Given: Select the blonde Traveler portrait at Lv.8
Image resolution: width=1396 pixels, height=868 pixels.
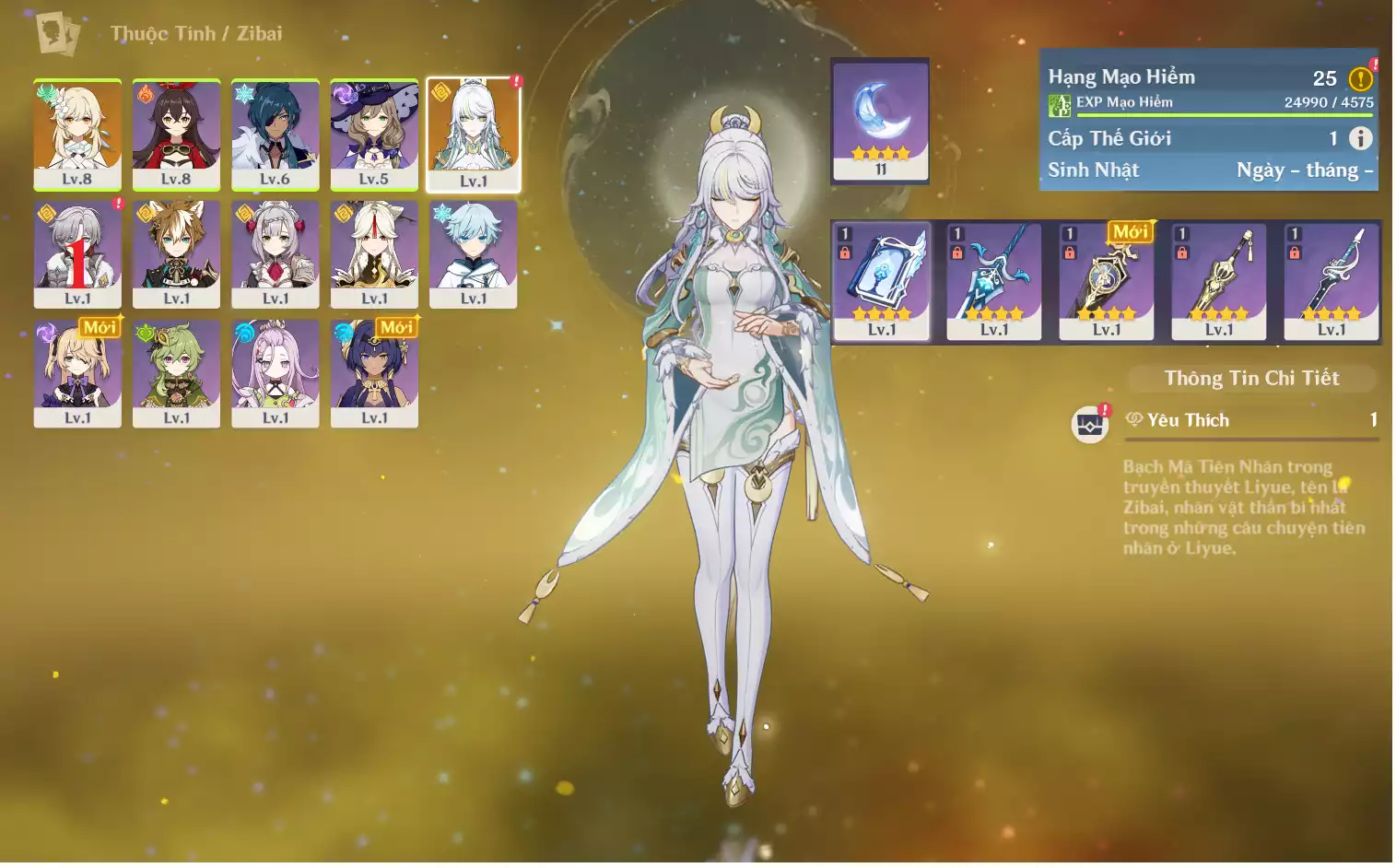Looking at the screenshot, I should pos(77,135).
